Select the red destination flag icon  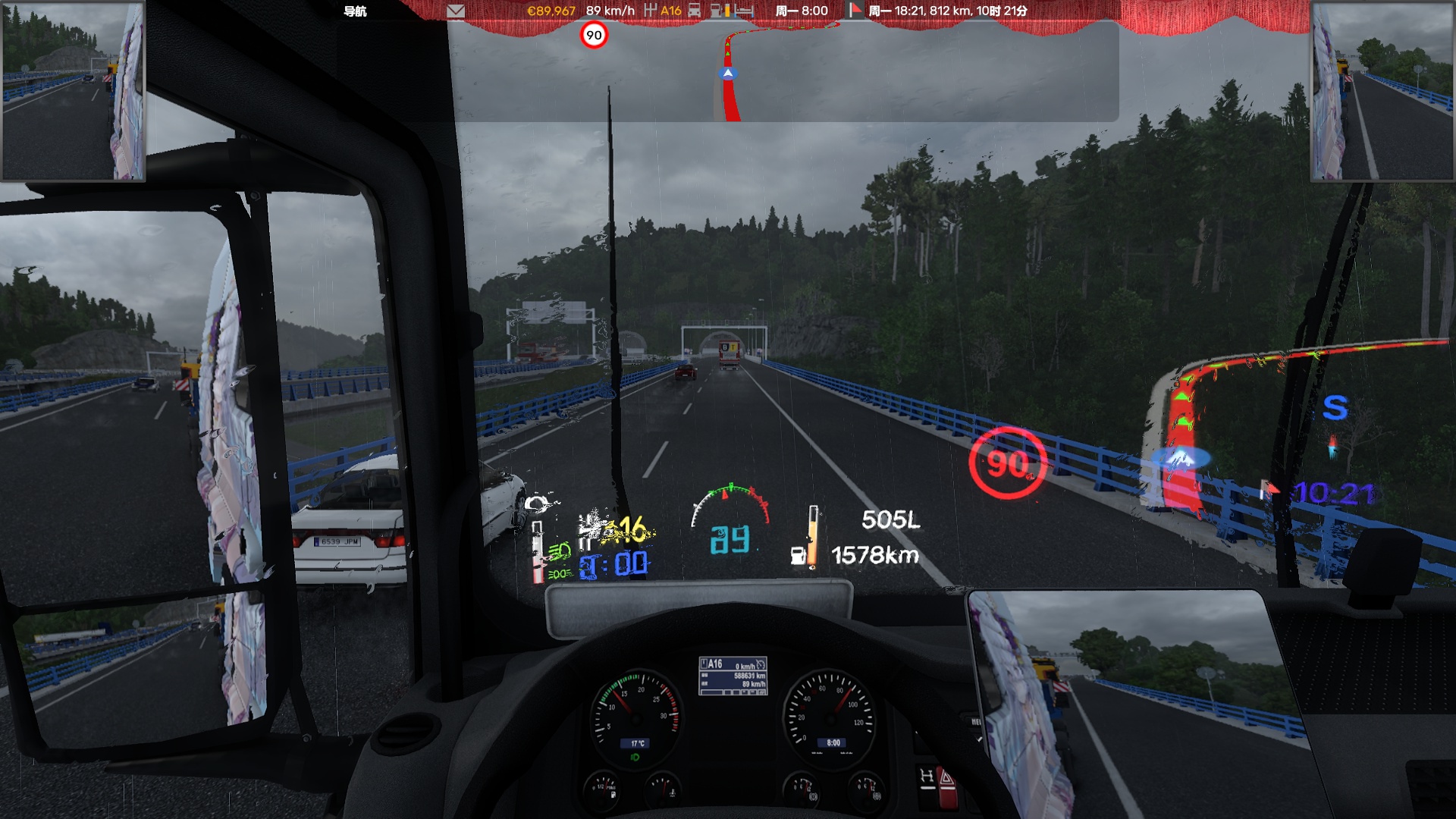click(x=855, y=11)
